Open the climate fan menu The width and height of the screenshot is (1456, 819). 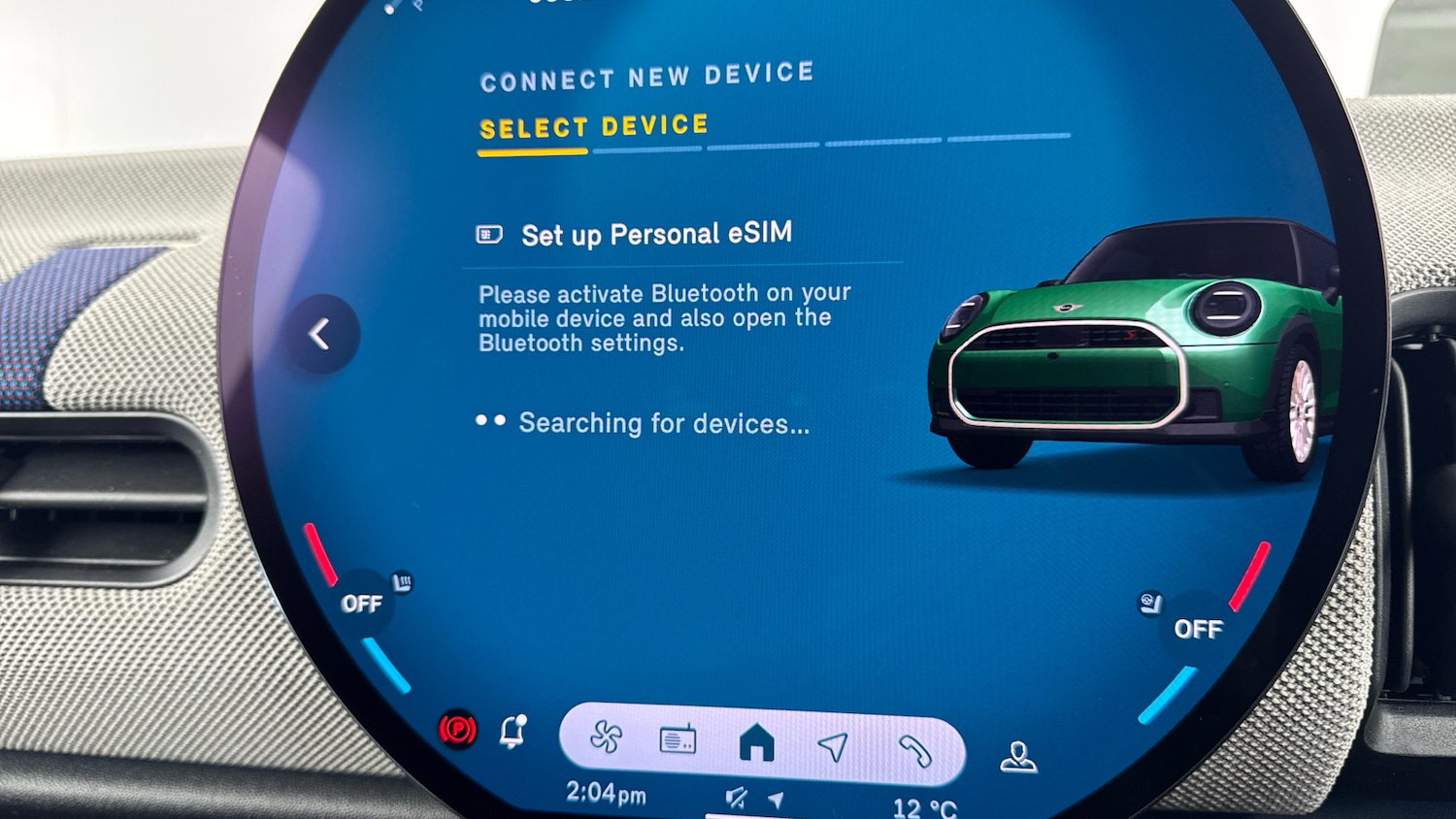click(x=607, y=737)
